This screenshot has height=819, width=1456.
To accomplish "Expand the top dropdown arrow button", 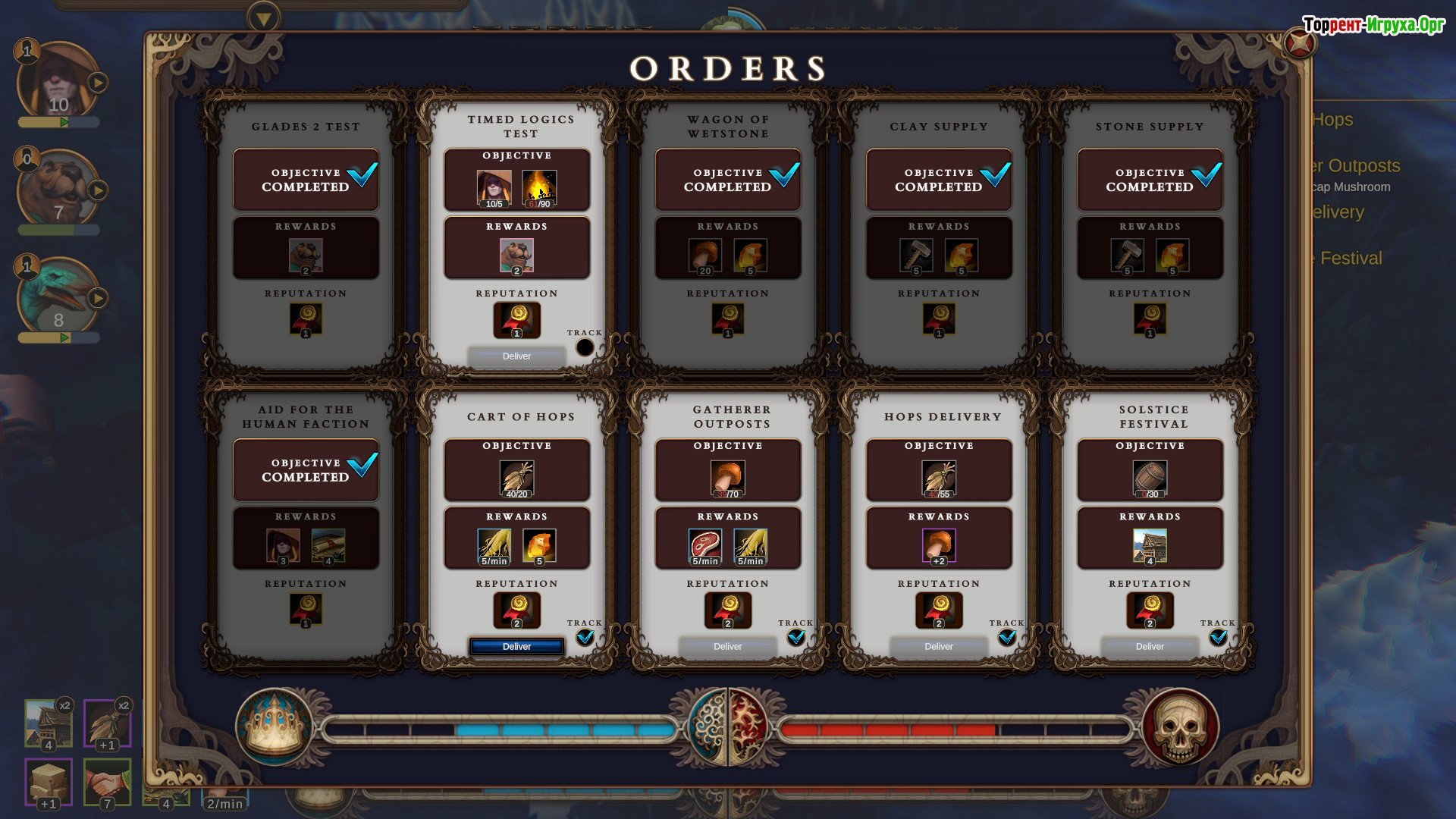I will pos(264,18).
